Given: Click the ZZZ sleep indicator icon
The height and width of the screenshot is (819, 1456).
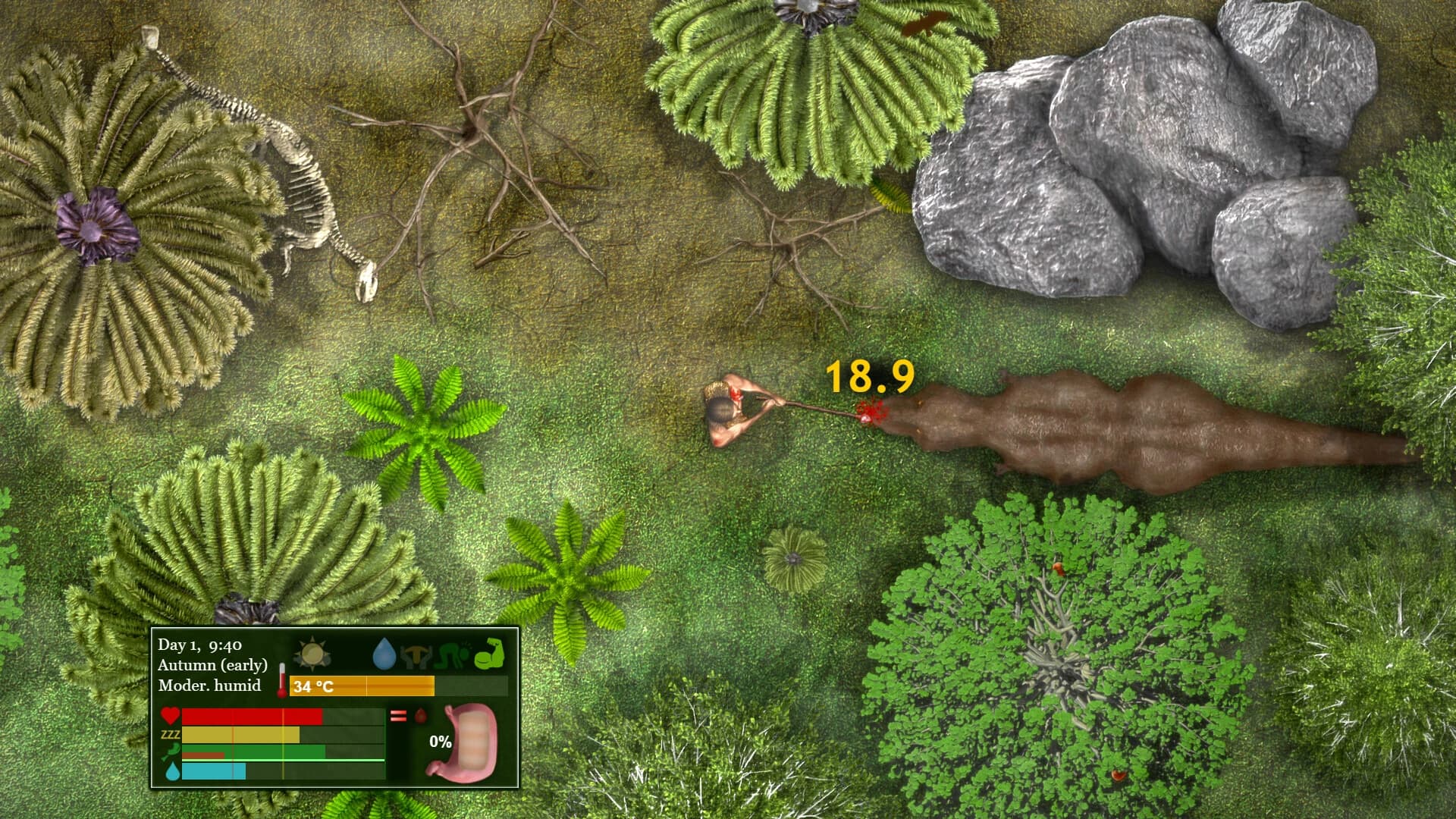Looking at the screenshot, I should (x=170, y=735).
